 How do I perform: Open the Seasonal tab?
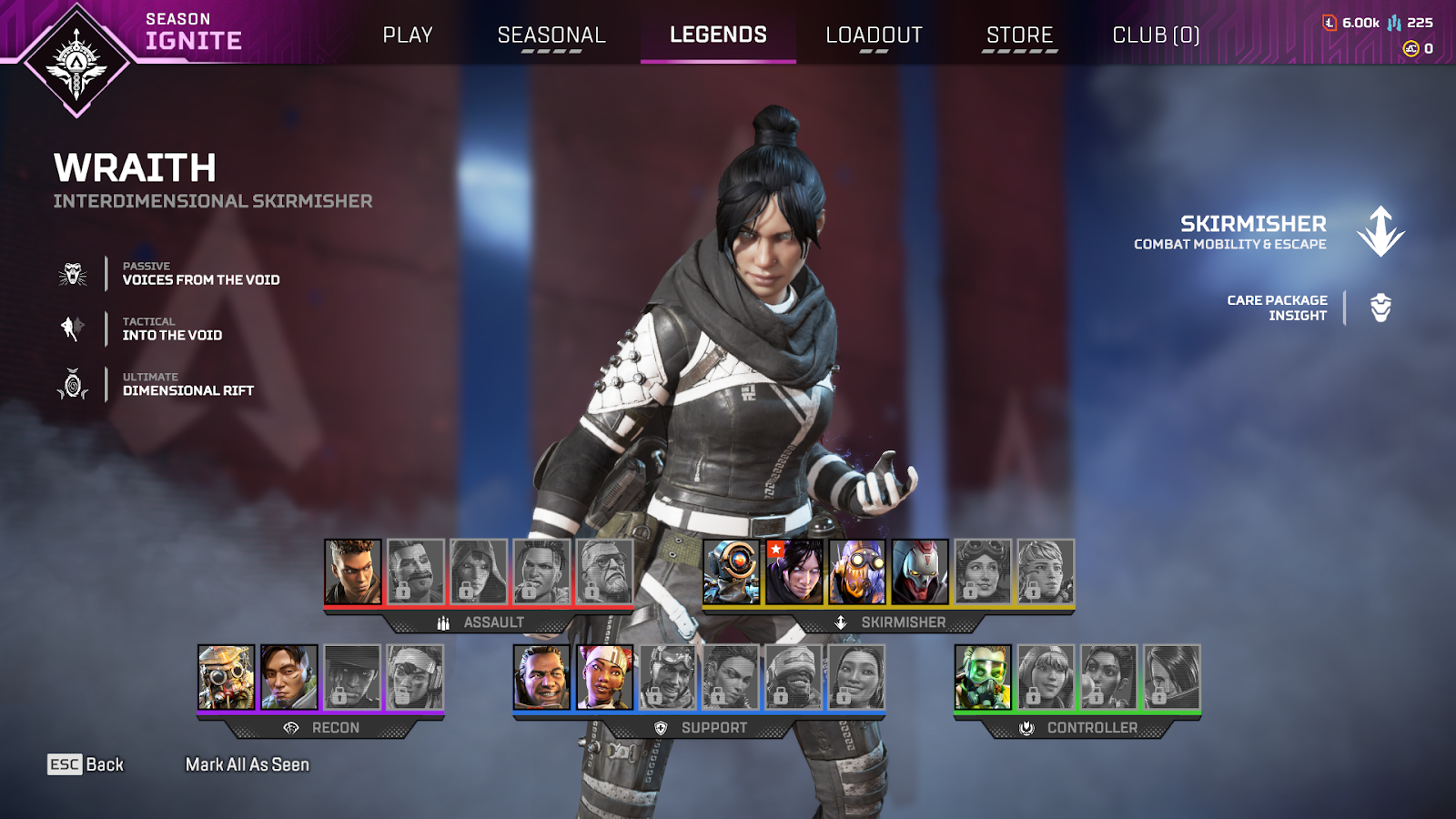(x=551, y=35)
